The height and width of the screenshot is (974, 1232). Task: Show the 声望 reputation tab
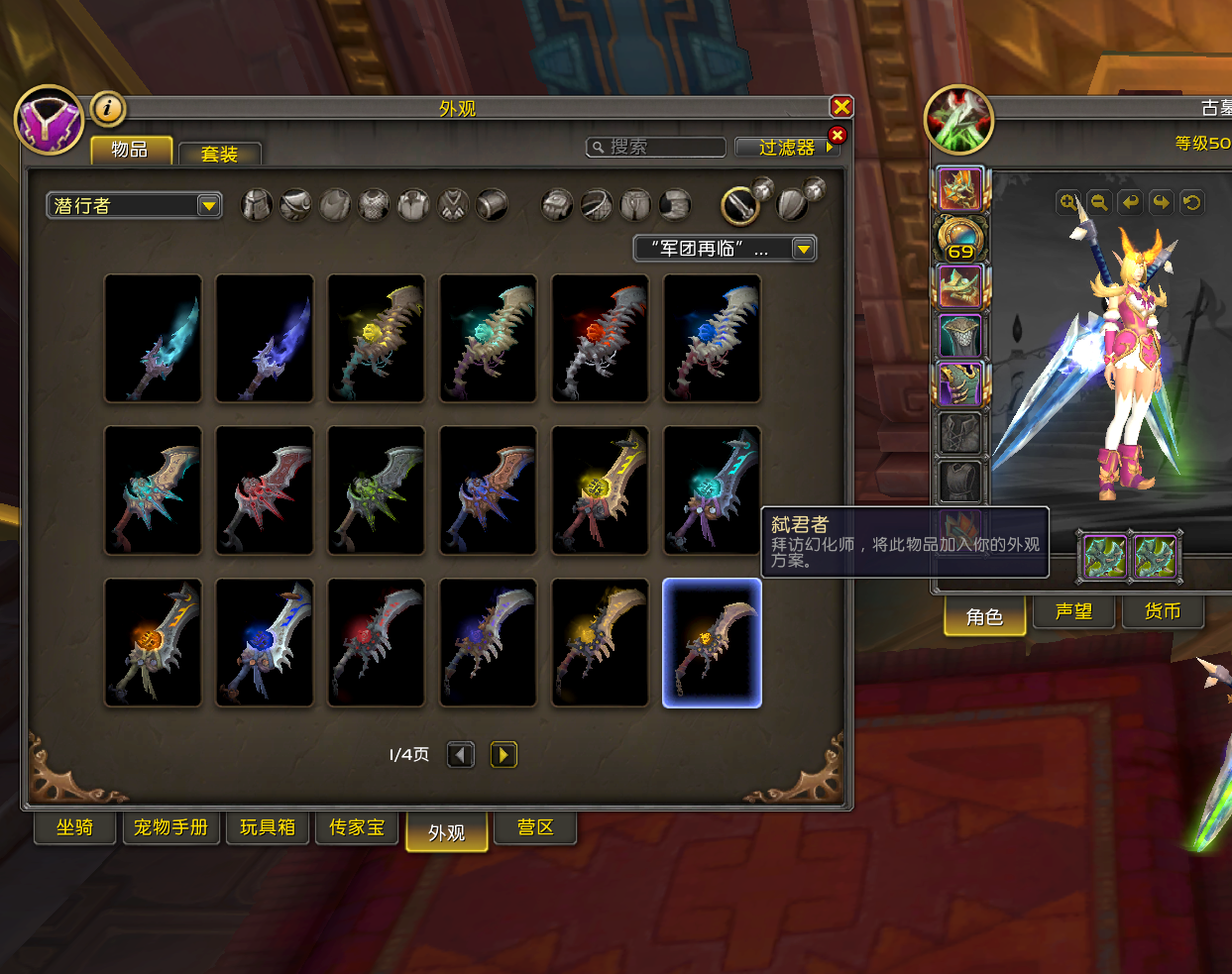tap(1073, 611)
